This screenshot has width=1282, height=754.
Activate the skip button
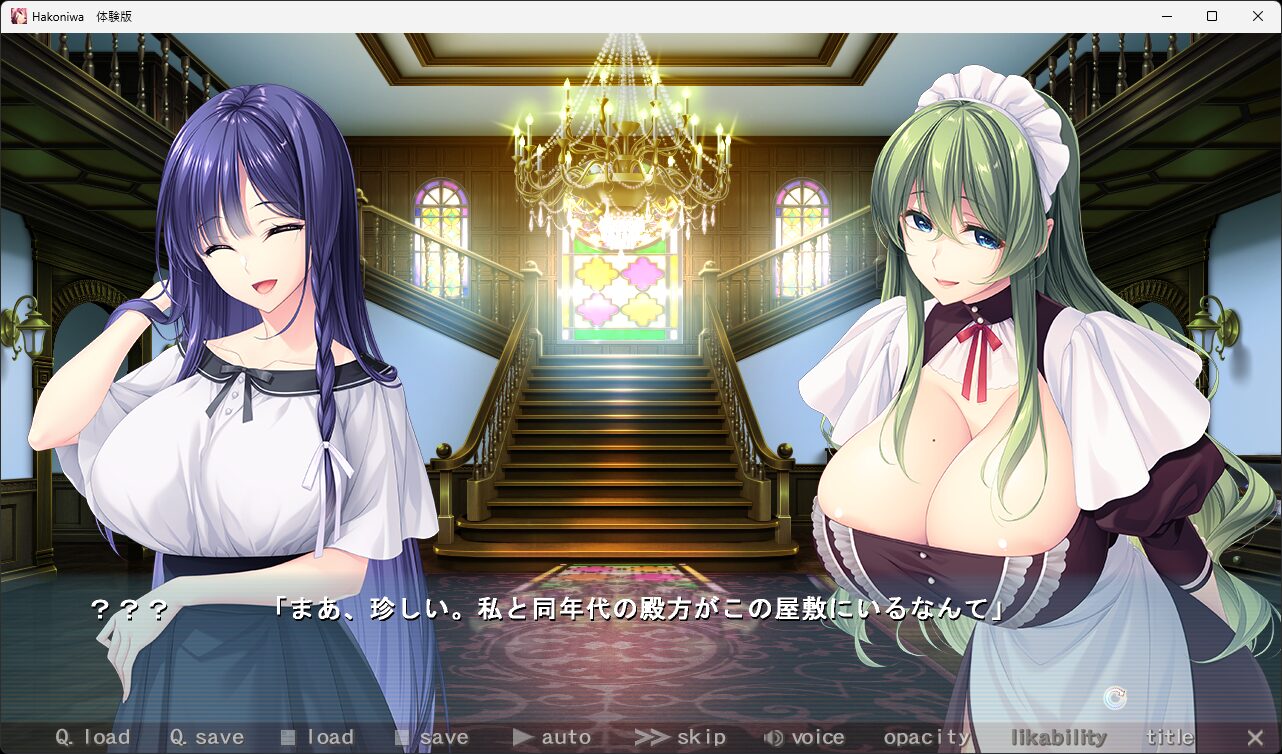pyautogui.click(x=680, y=738)
